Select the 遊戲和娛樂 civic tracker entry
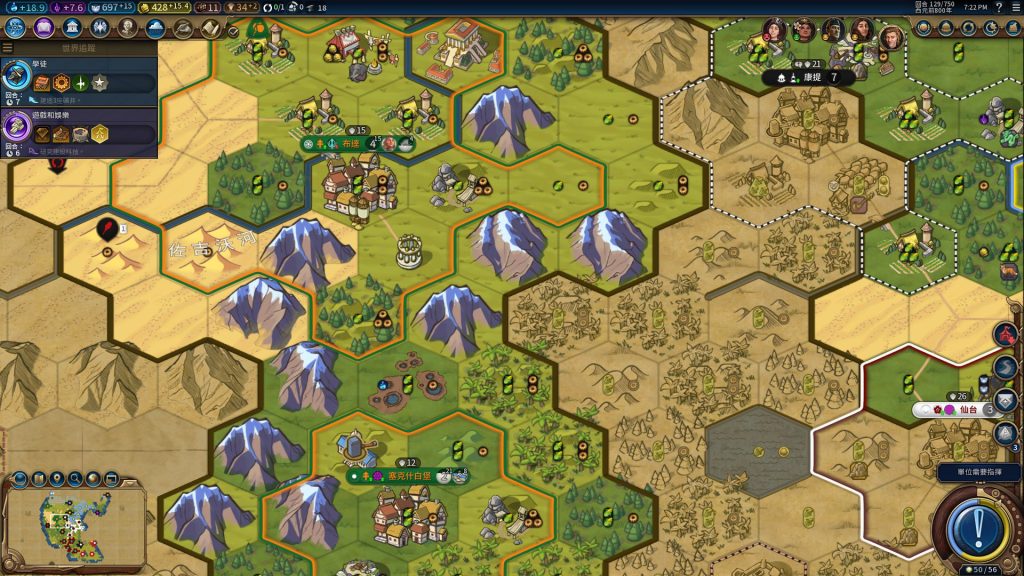Image resolution: width=1024 pixels, height=576 pixels. coord(78,129)
